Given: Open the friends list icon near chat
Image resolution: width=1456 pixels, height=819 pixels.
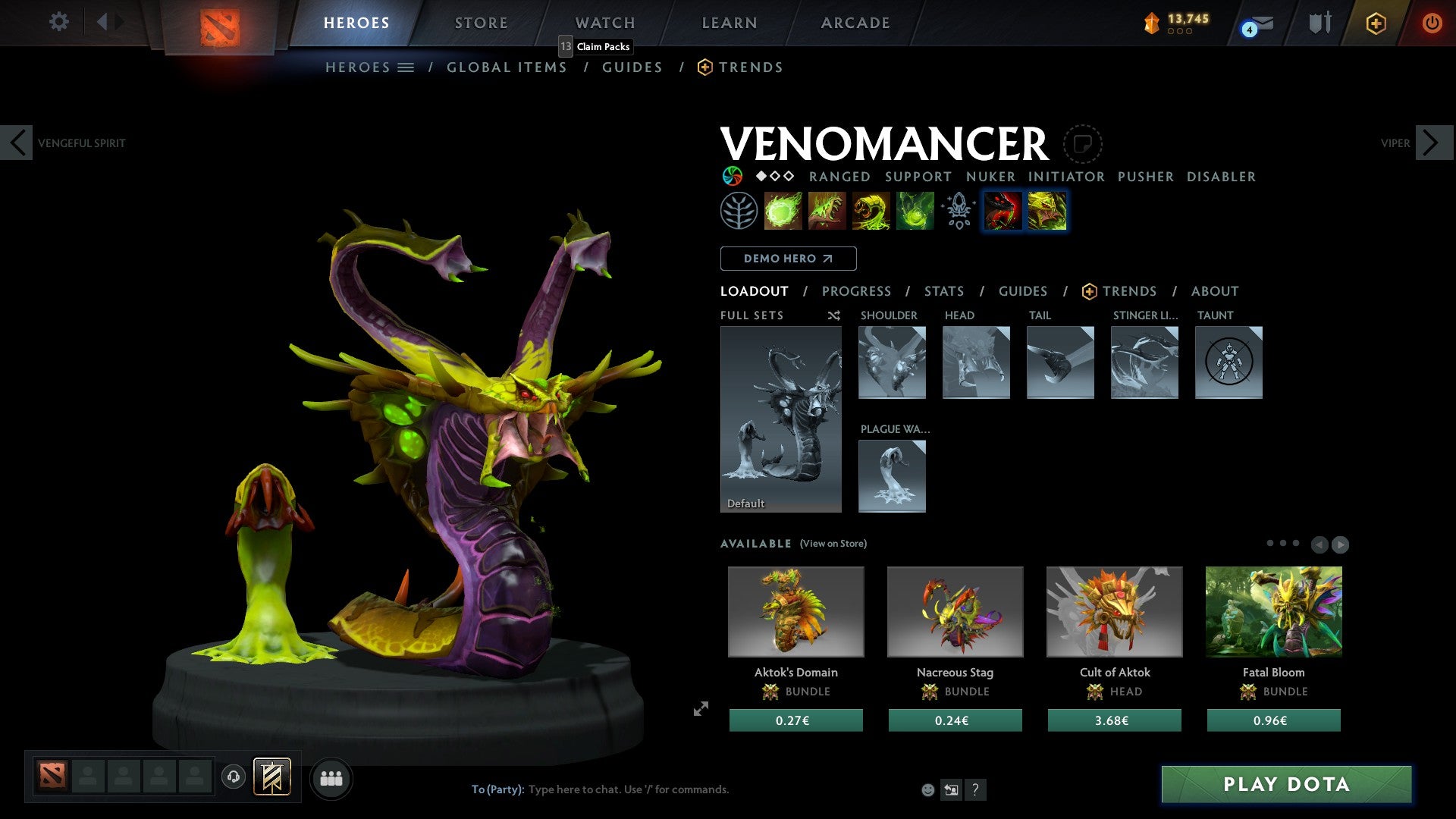Looking at the screenshot, I should pyautogui.click(x=331, y=778).
